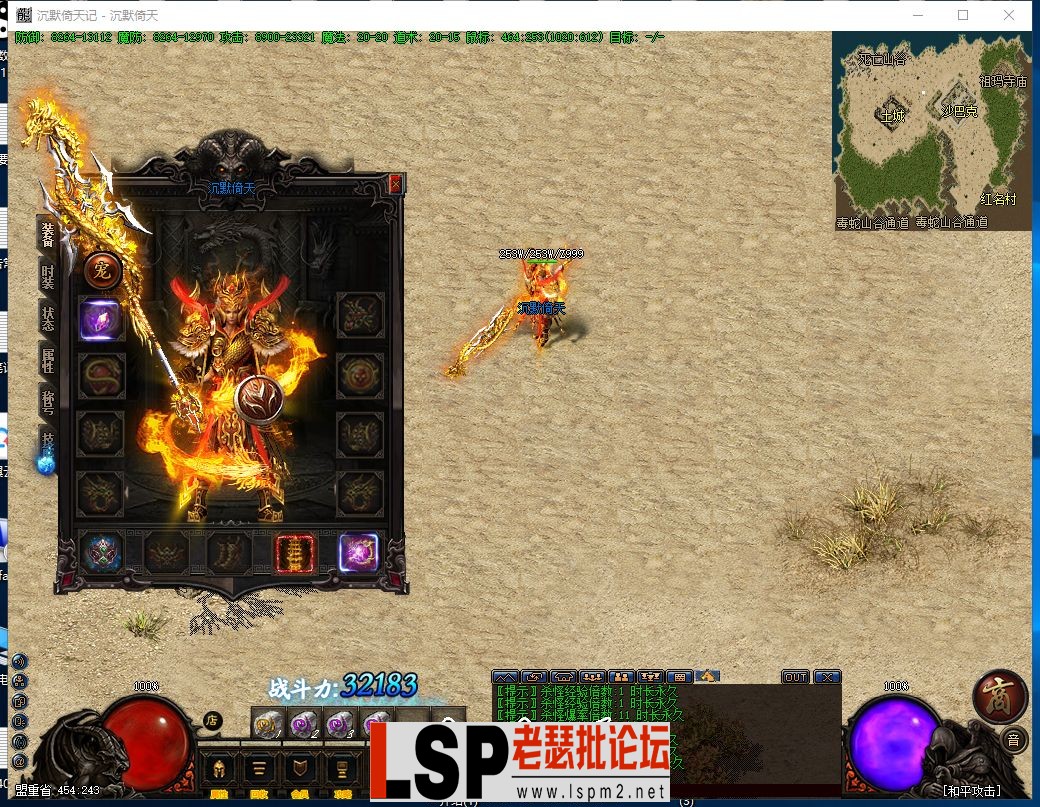
Task: Open the minimap
Action: click(x=931, y=131)
